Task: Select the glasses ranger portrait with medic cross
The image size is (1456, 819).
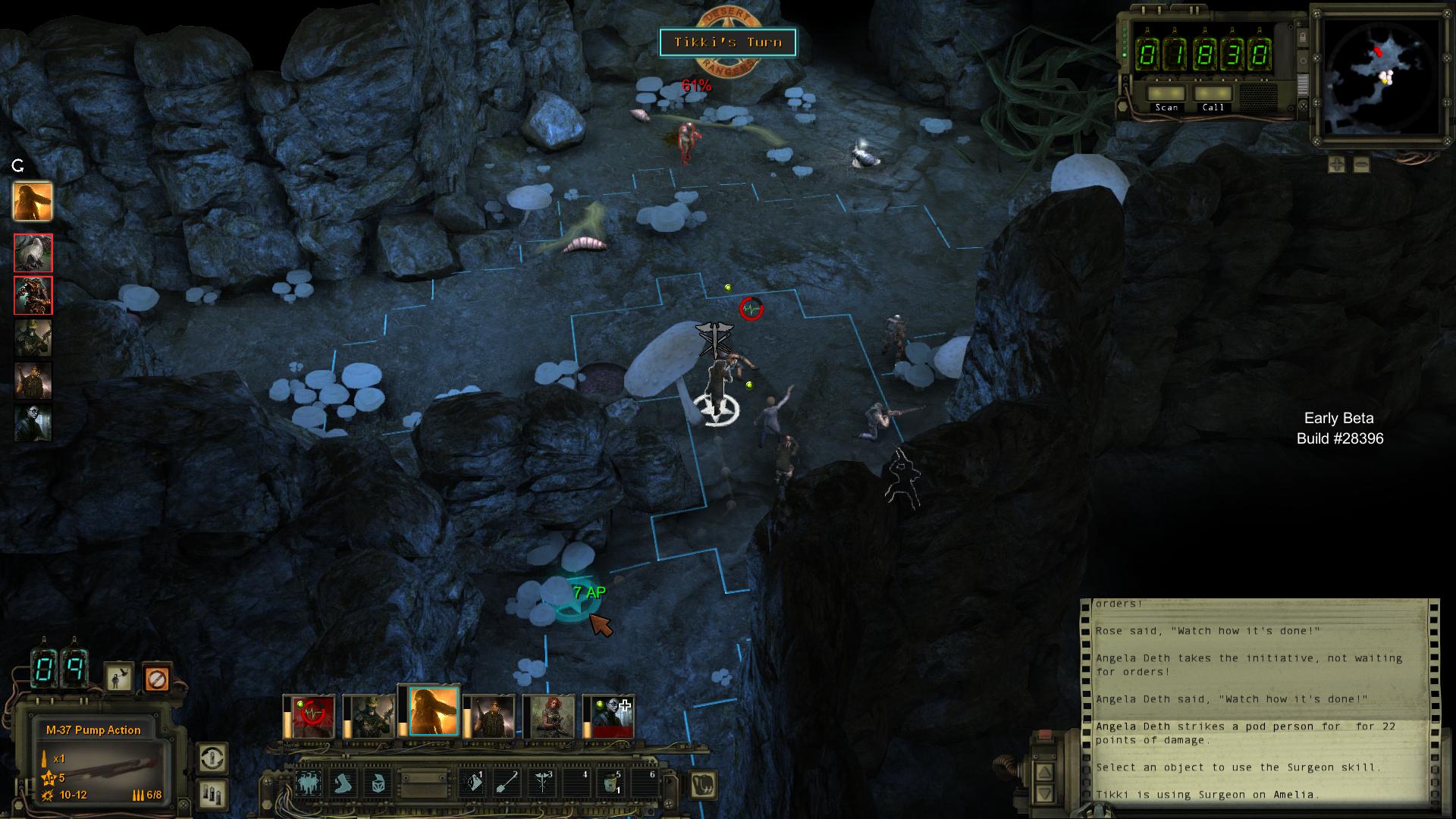Action: (611, 716)
